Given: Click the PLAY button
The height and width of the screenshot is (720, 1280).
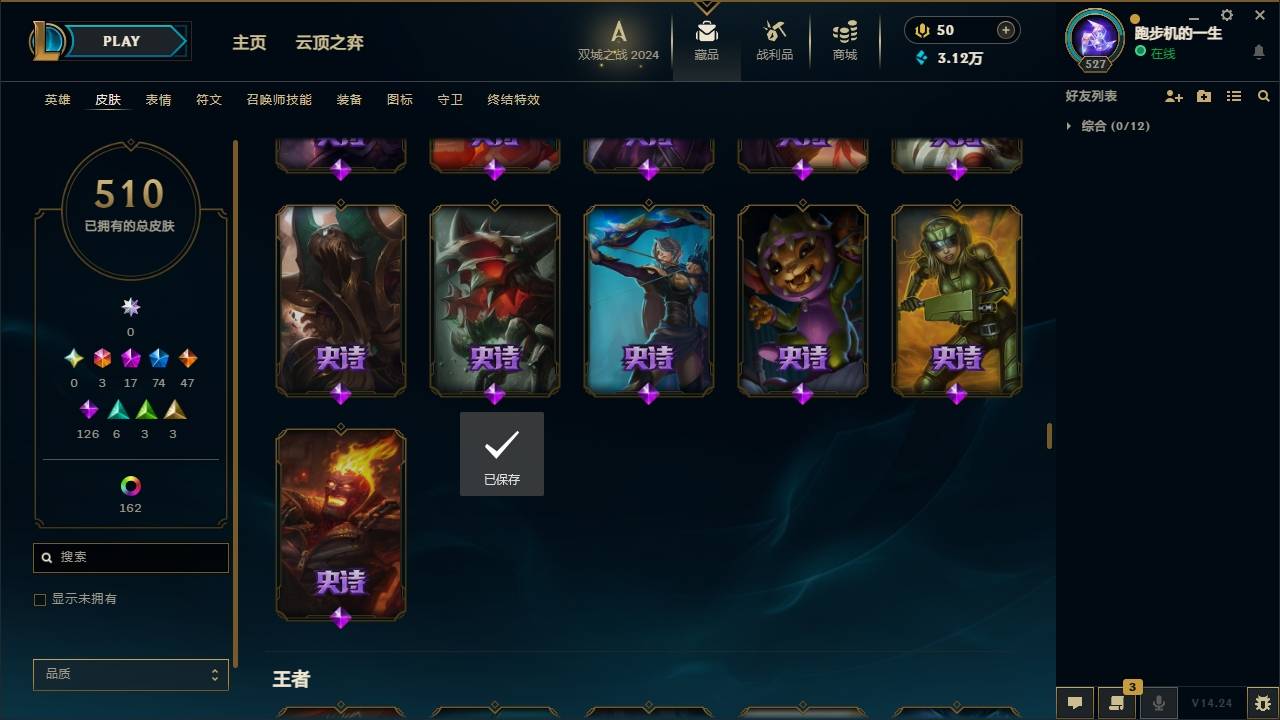Looking at the screenshot, I should coord(120,41).
